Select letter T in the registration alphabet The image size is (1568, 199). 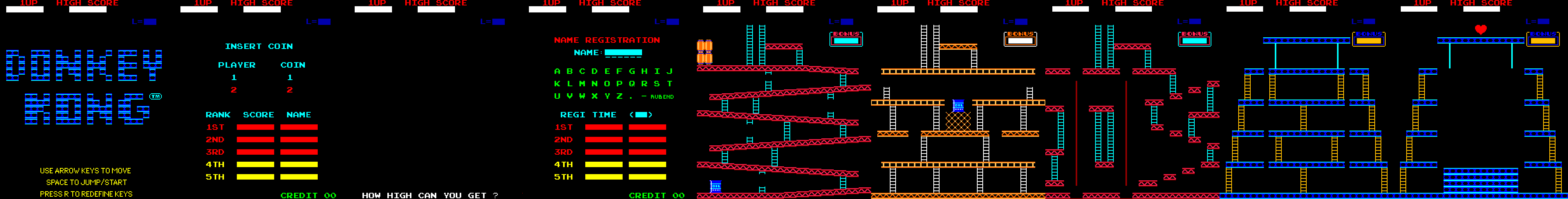coord(670,84)
